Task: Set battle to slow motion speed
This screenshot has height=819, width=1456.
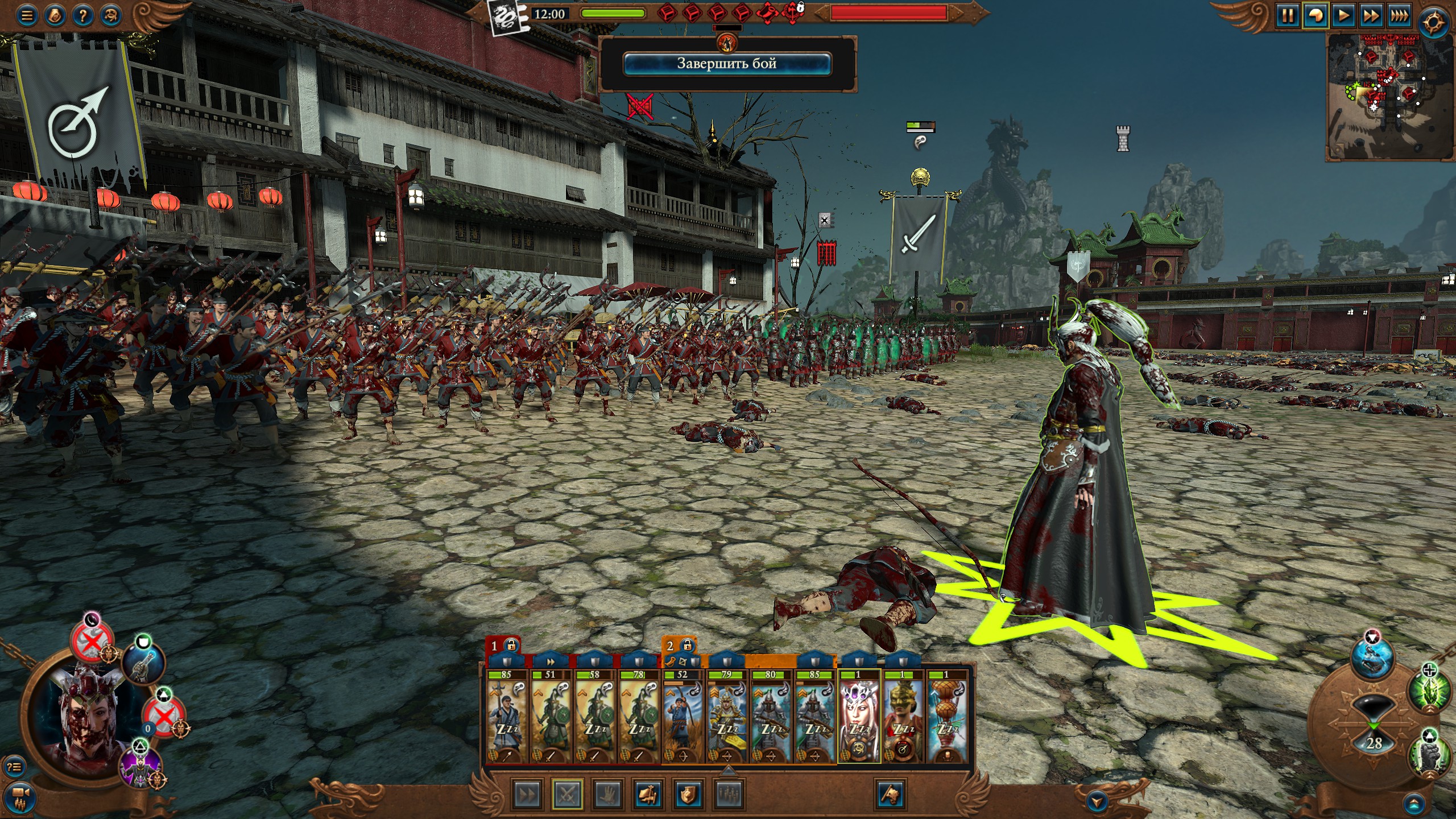Action: (1316, 15)
